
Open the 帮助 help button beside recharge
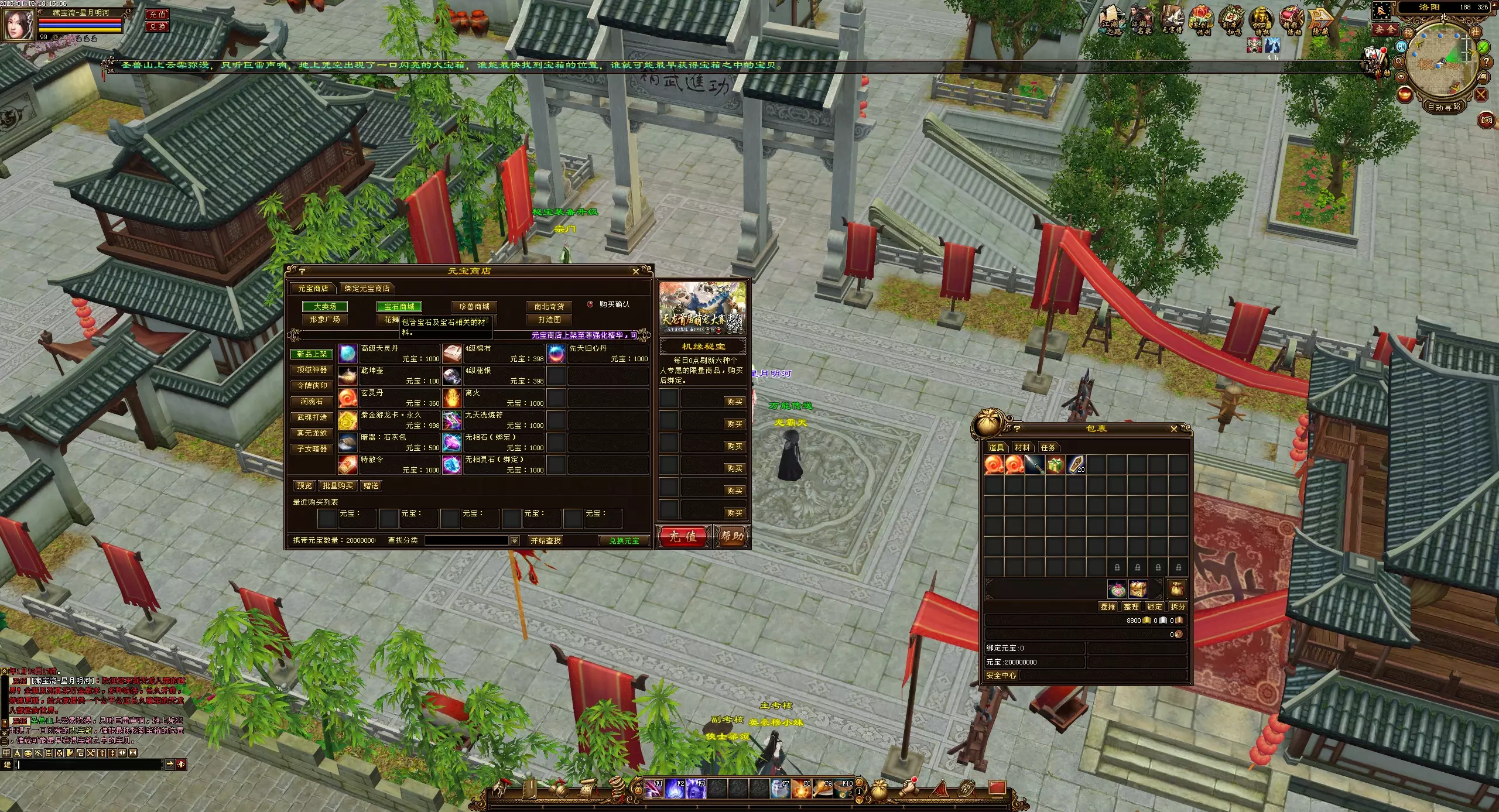[x=732, y=536]
